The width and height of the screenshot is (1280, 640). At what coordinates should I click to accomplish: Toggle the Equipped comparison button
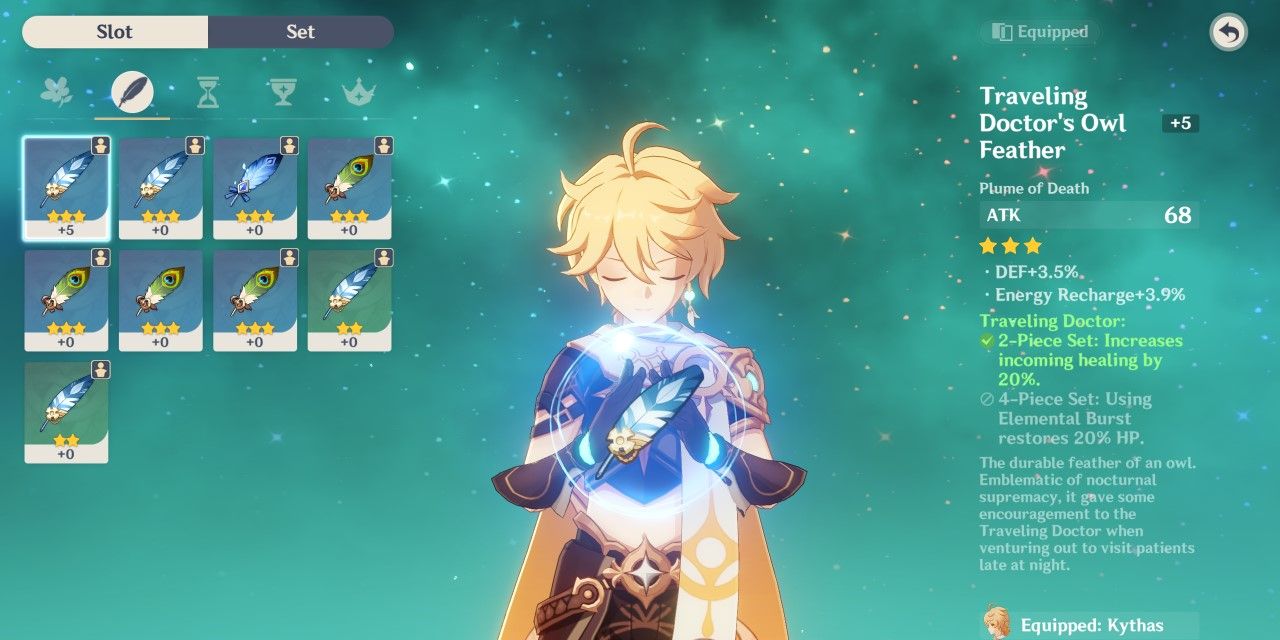pos(1040,32)
